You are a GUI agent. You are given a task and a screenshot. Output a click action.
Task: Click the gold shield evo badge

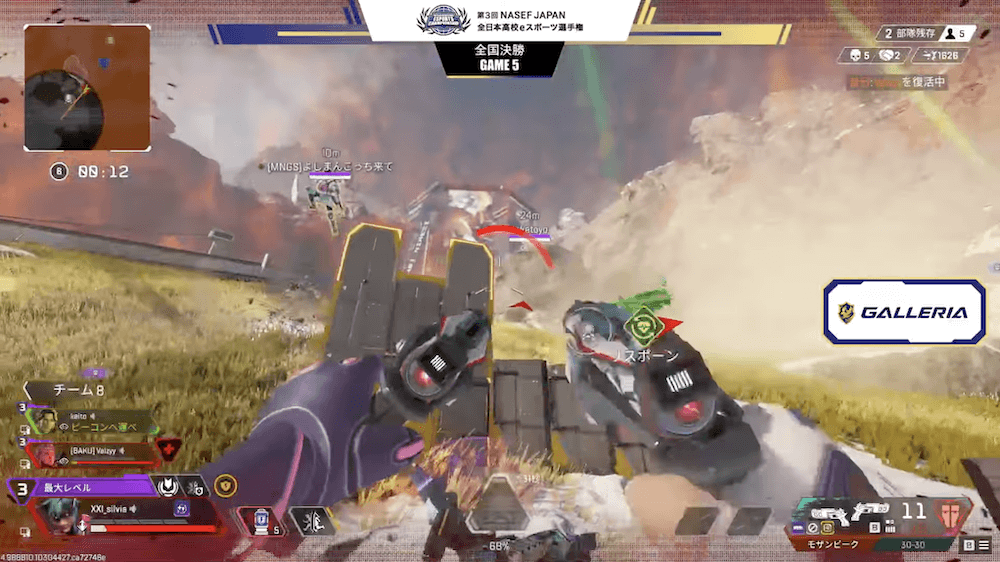[226, 486]
